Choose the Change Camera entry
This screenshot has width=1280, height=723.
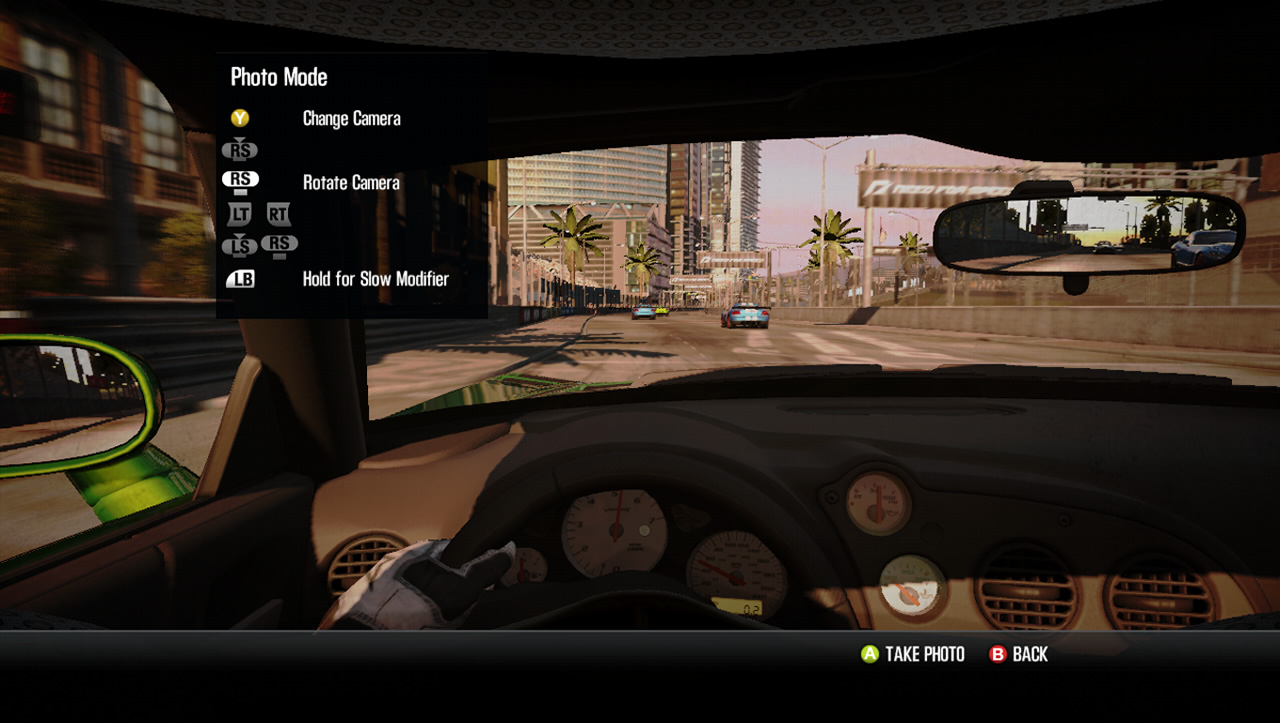[351, 118]
